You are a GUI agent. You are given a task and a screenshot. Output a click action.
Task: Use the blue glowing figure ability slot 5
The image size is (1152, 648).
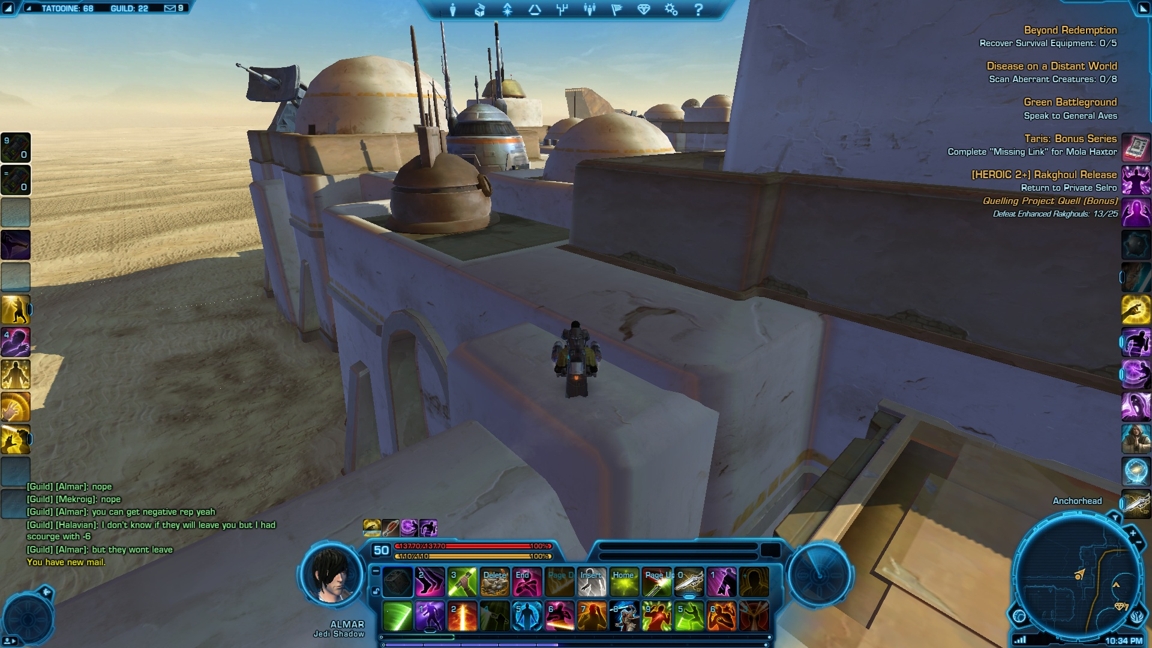click(x=527, y=616)
